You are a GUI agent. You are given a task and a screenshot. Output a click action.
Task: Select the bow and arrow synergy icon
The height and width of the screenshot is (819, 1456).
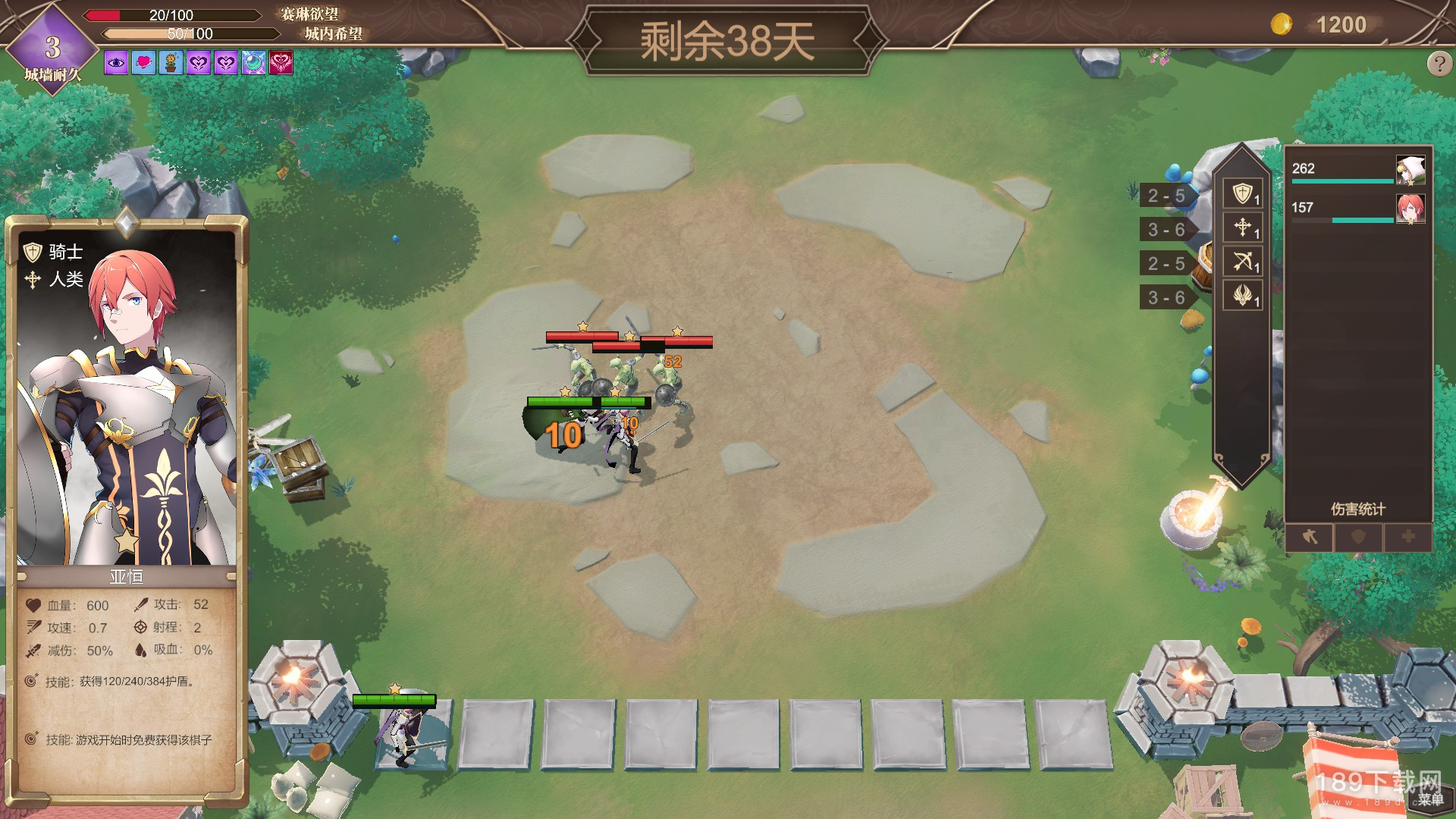1242,262
